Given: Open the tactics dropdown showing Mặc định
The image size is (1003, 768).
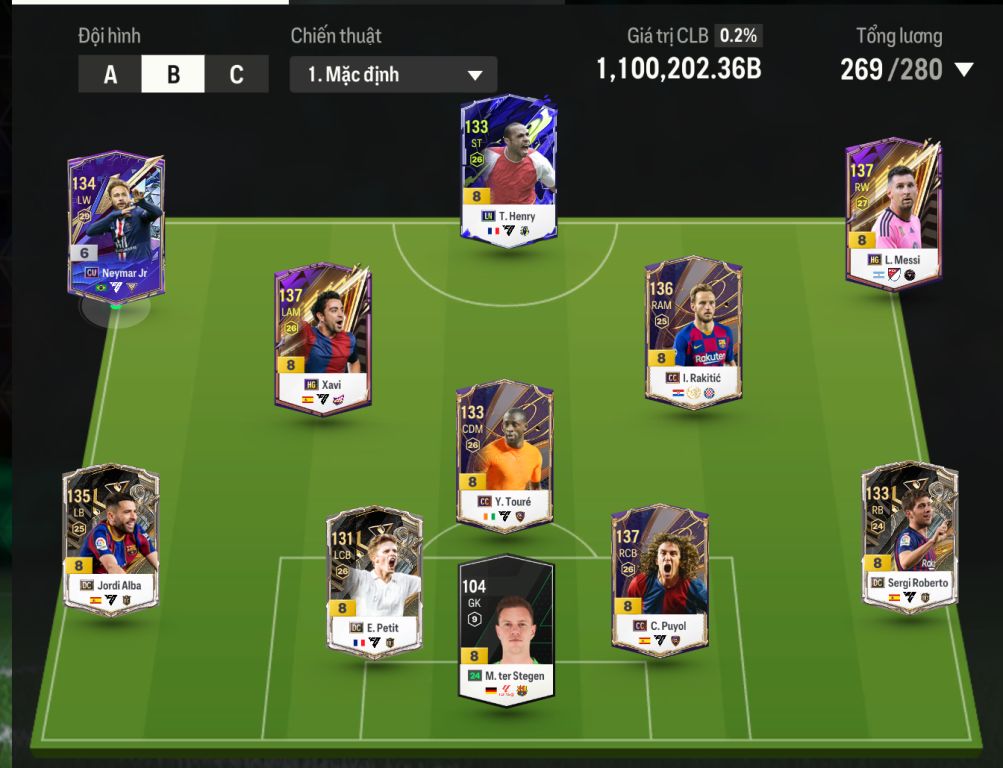Looking at the screenshot, I should coord(393,75).
